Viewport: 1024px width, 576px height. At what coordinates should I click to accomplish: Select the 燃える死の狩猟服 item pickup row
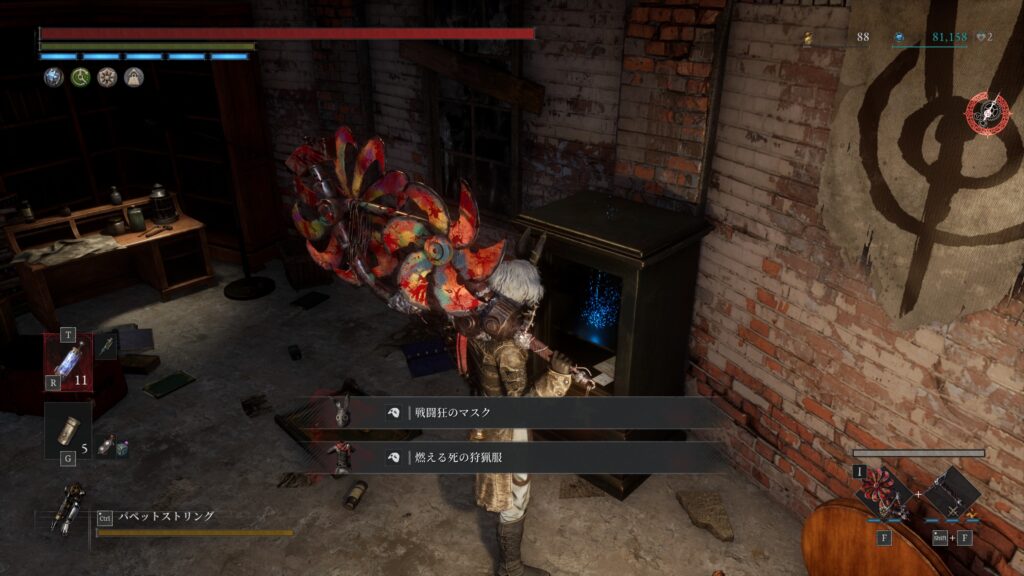pos(520,457)
